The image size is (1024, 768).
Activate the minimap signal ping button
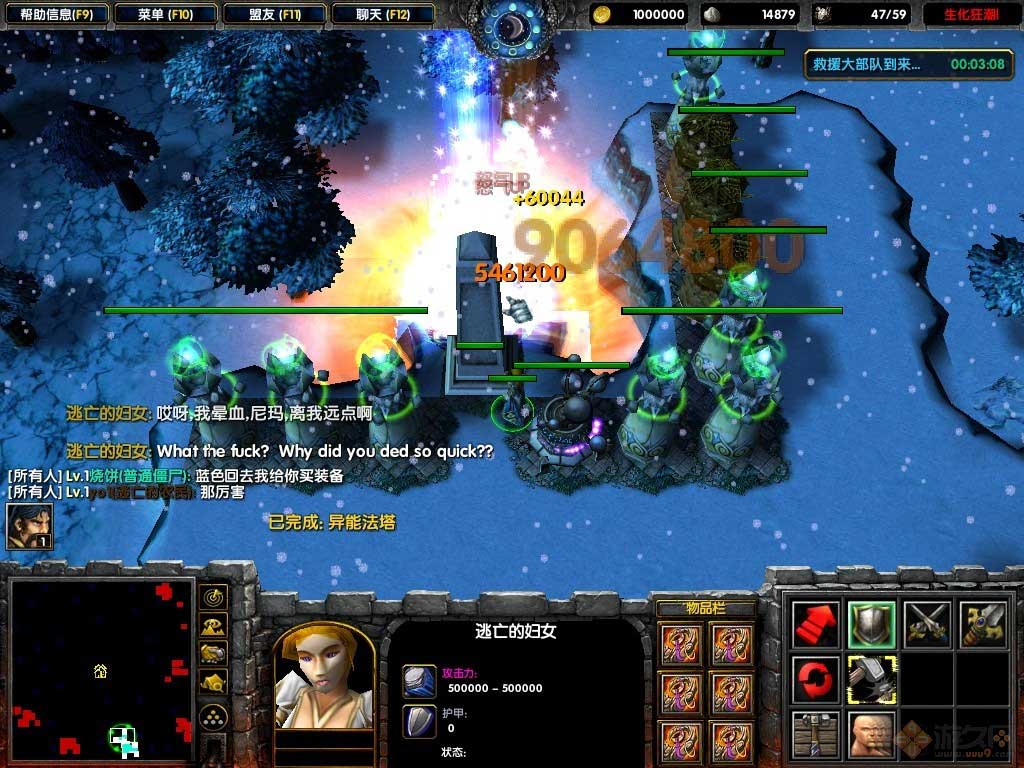pyautogui.click(x=213, y=598)
